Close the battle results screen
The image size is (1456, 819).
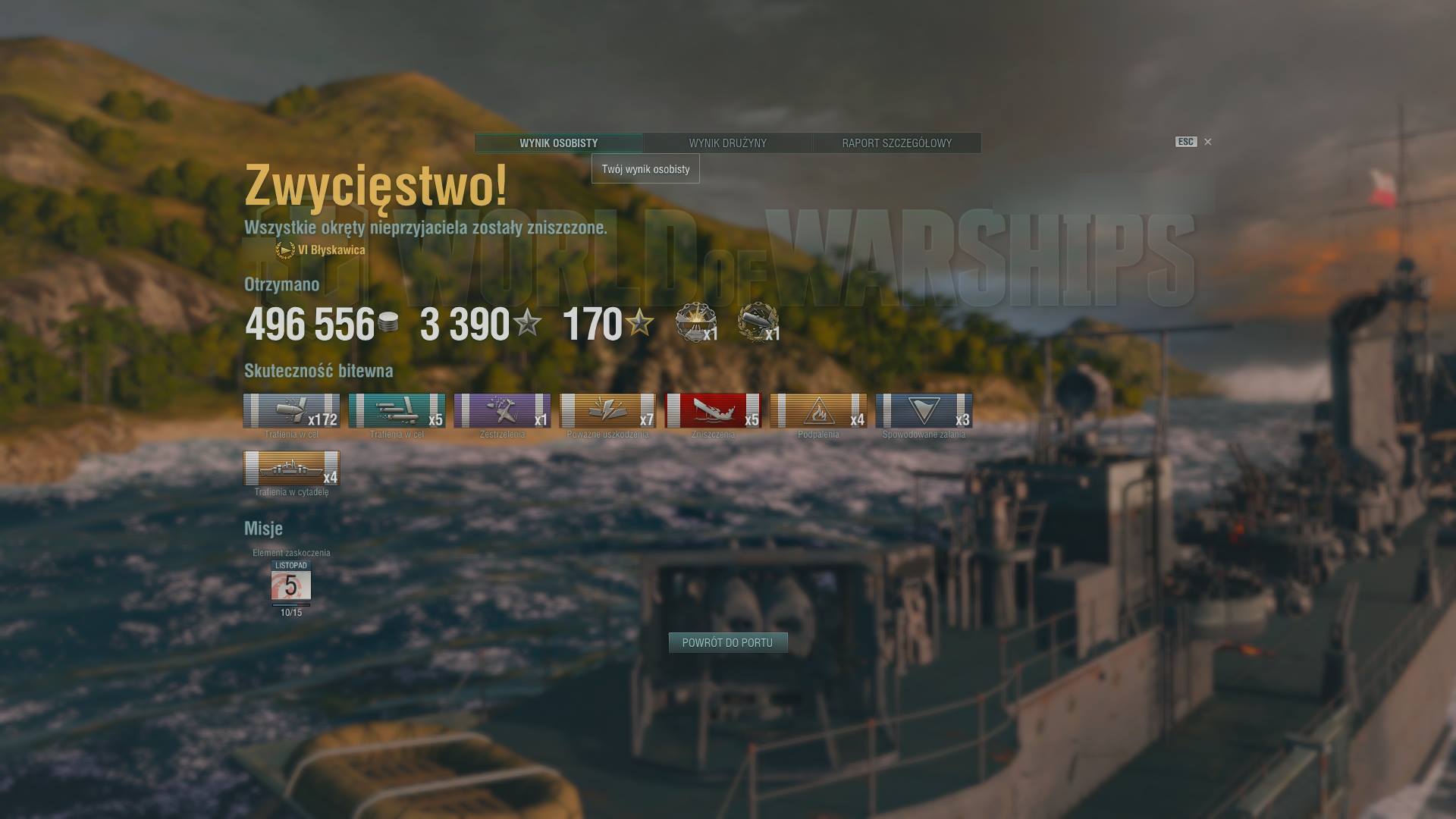pos(1207,142)
